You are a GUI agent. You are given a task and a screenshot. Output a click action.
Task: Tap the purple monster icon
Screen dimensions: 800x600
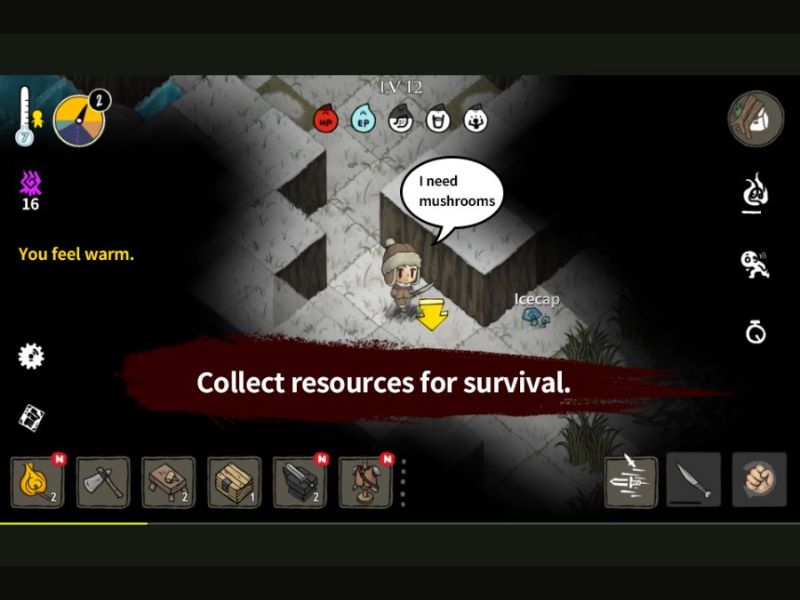(x=30, y=183)
